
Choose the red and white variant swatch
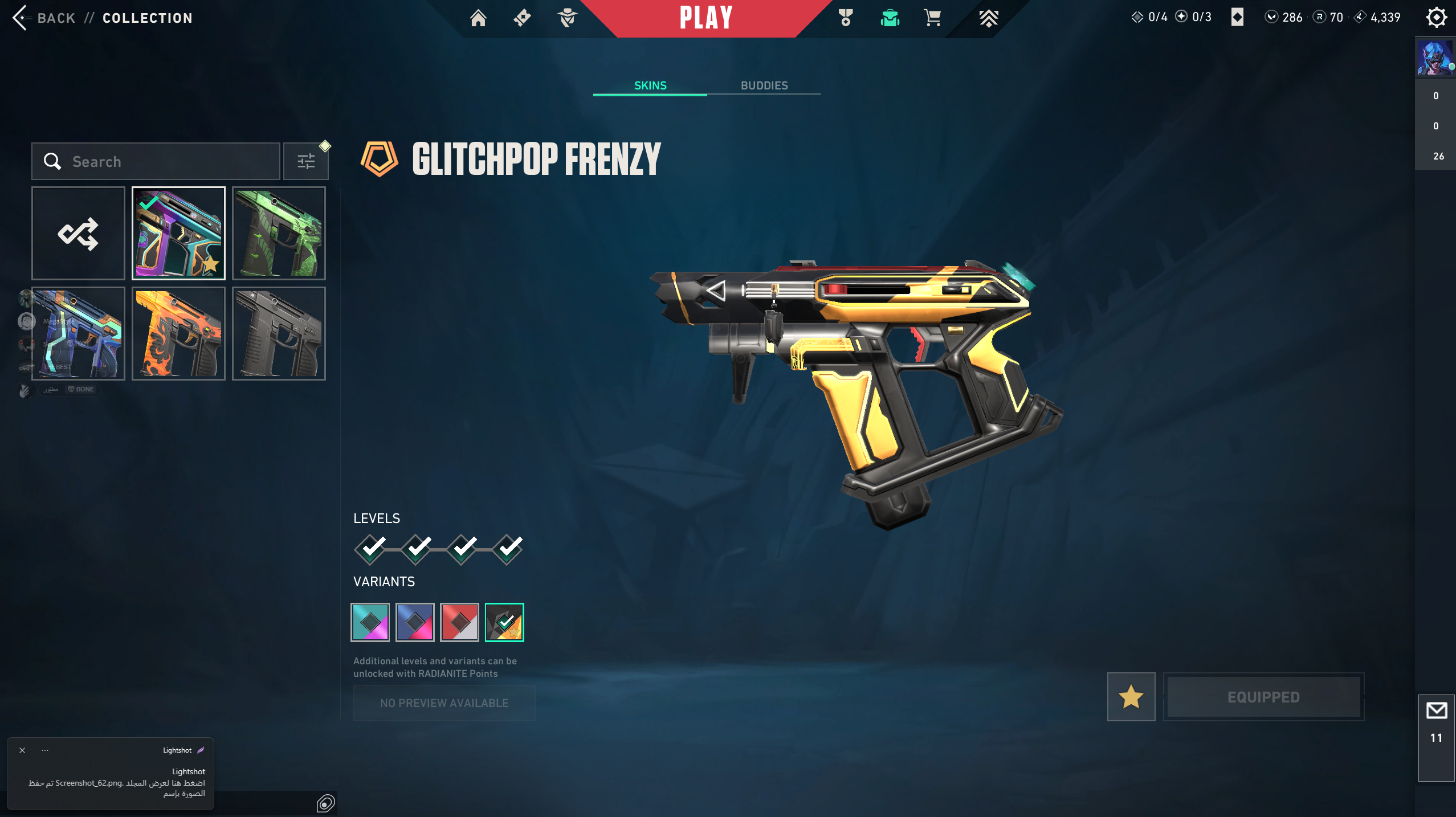[x=459, y=622]
